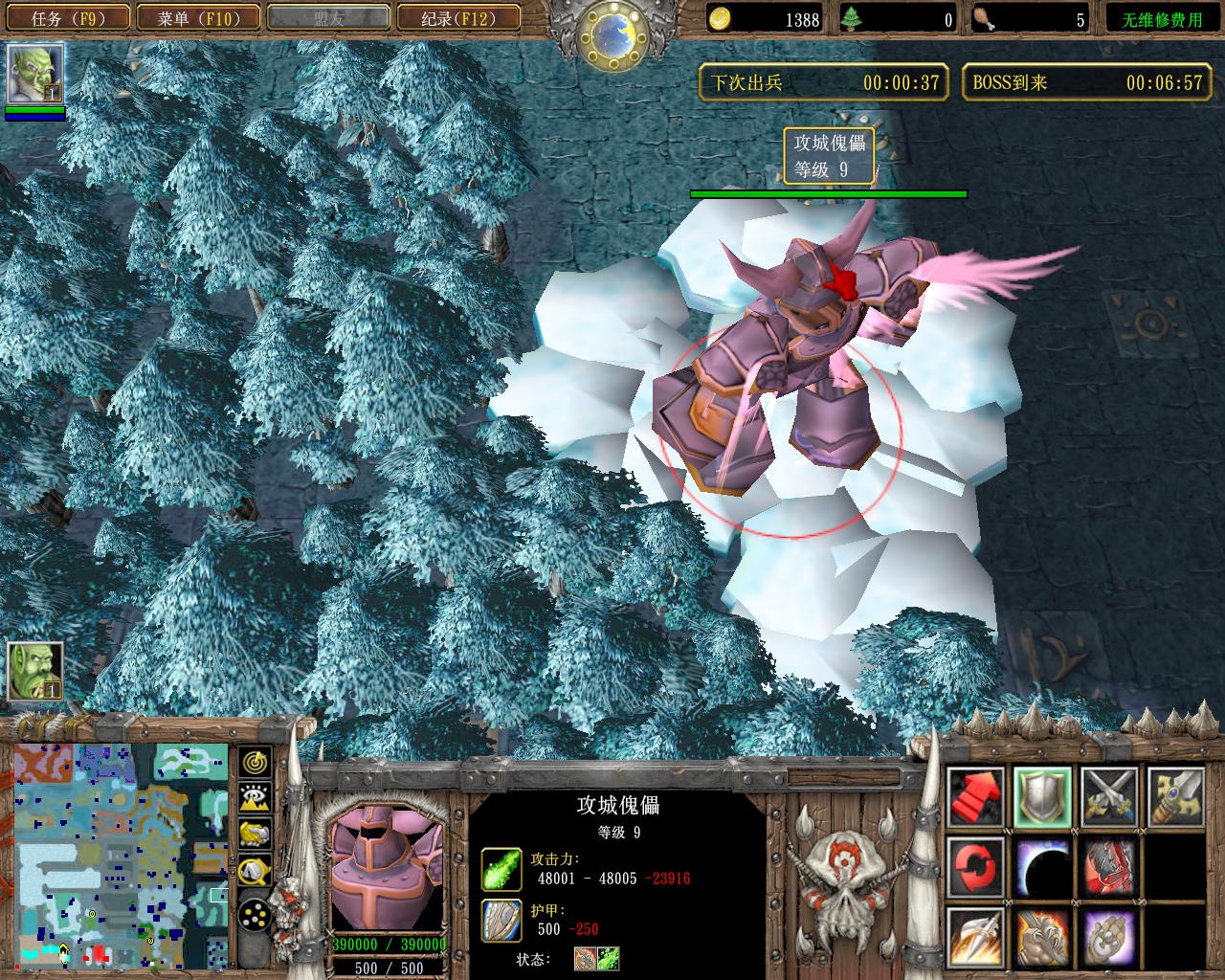Image resolution: width=1225 pixels, height=980 pixels.
Task: Toggle ally color mode handshake button
Action: tap(255, 834)
